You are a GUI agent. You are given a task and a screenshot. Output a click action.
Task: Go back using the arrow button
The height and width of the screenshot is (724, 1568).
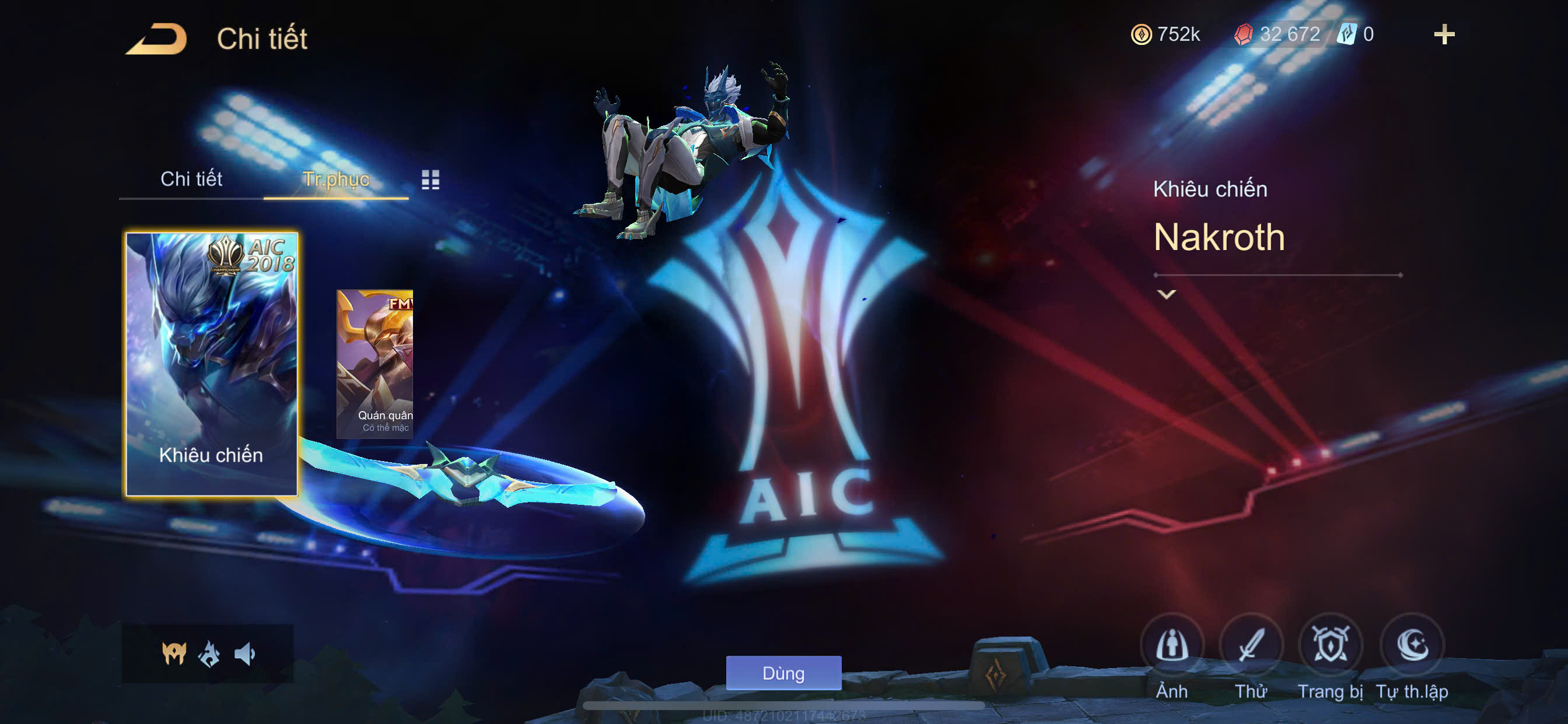coord(157,39)
